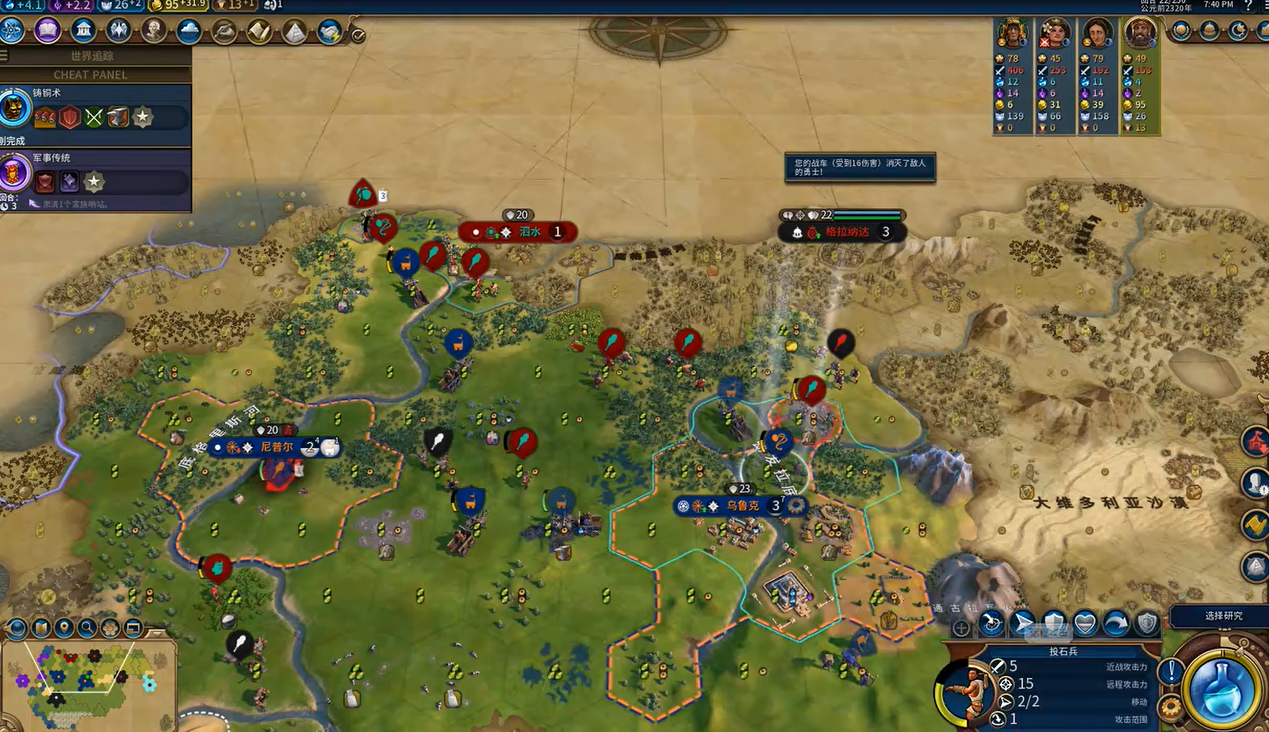
Task: Select the heart fortify-until-healed action
Action: (x=1084, y=624)
